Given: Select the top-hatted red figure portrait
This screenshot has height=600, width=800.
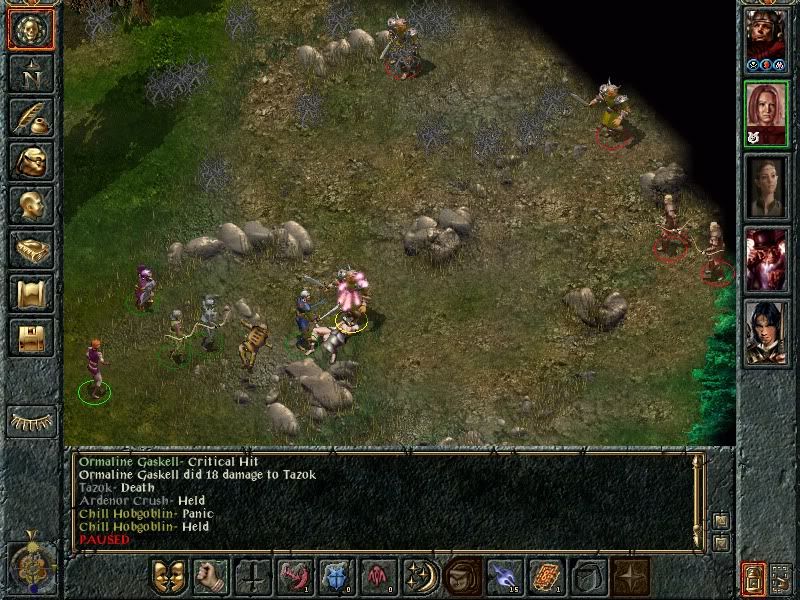Looking at the screenshot, I should [x=767, y=258].
